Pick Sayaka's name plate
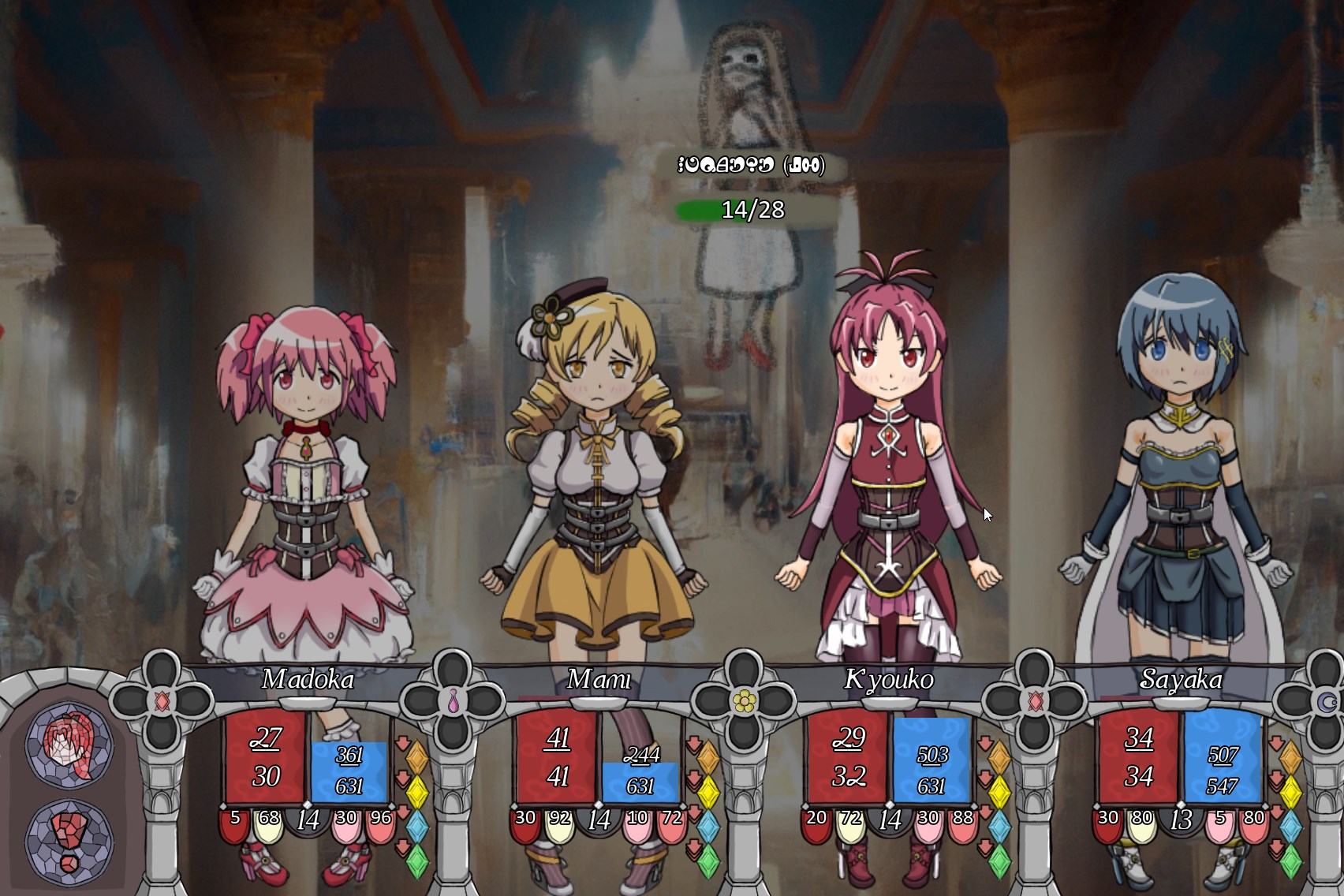This screenshot has width=1344, height=896. (x=1181, y=679)
